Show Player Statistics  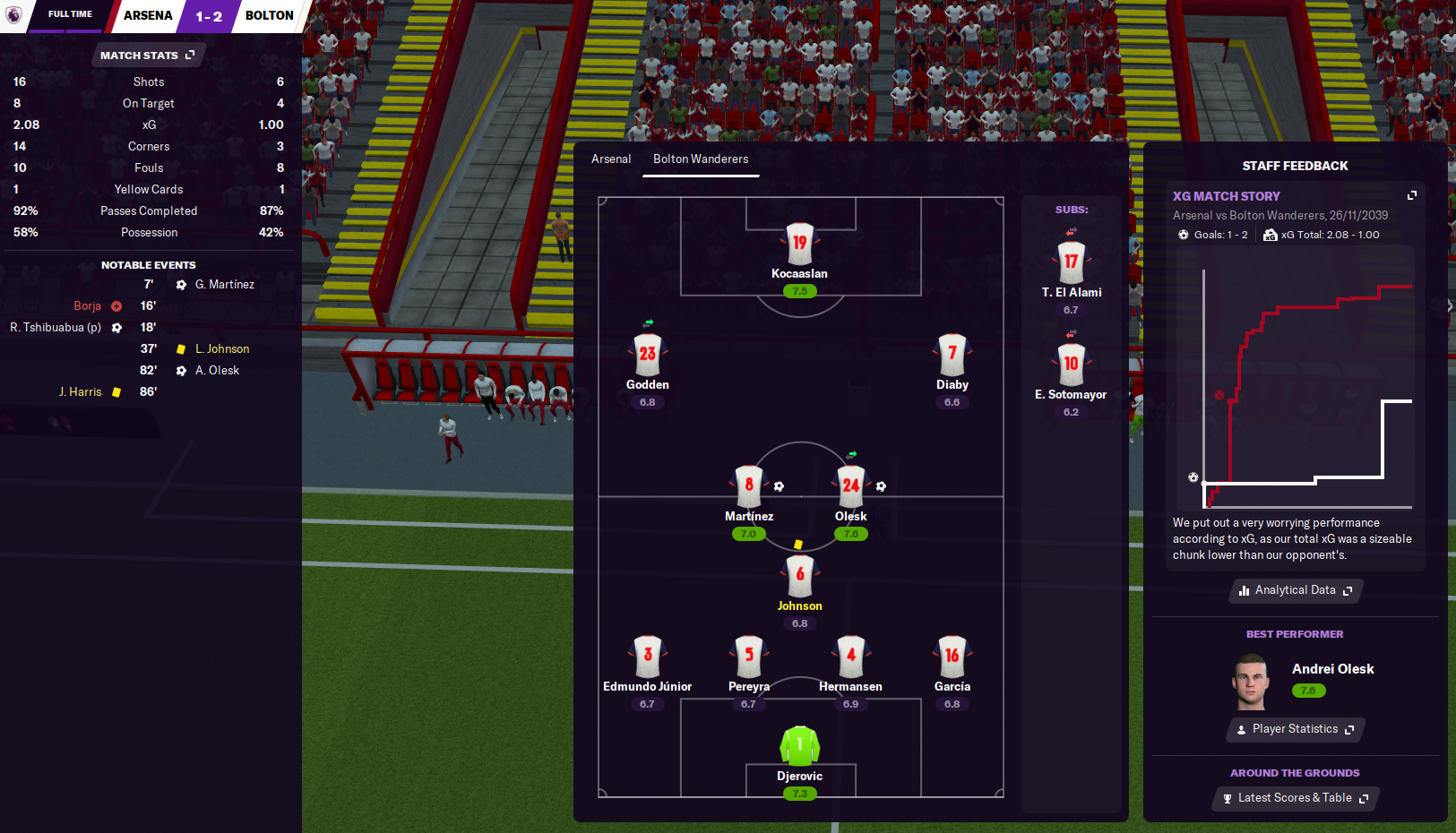tap(1295, 729)
